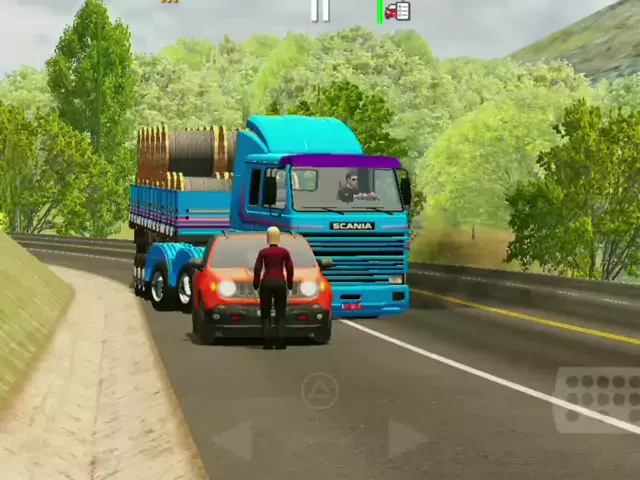Image resolution: width=640 pixels, height=480 pixels.
Task: Pause the game with the pause icon
Action: coord(320,10)
